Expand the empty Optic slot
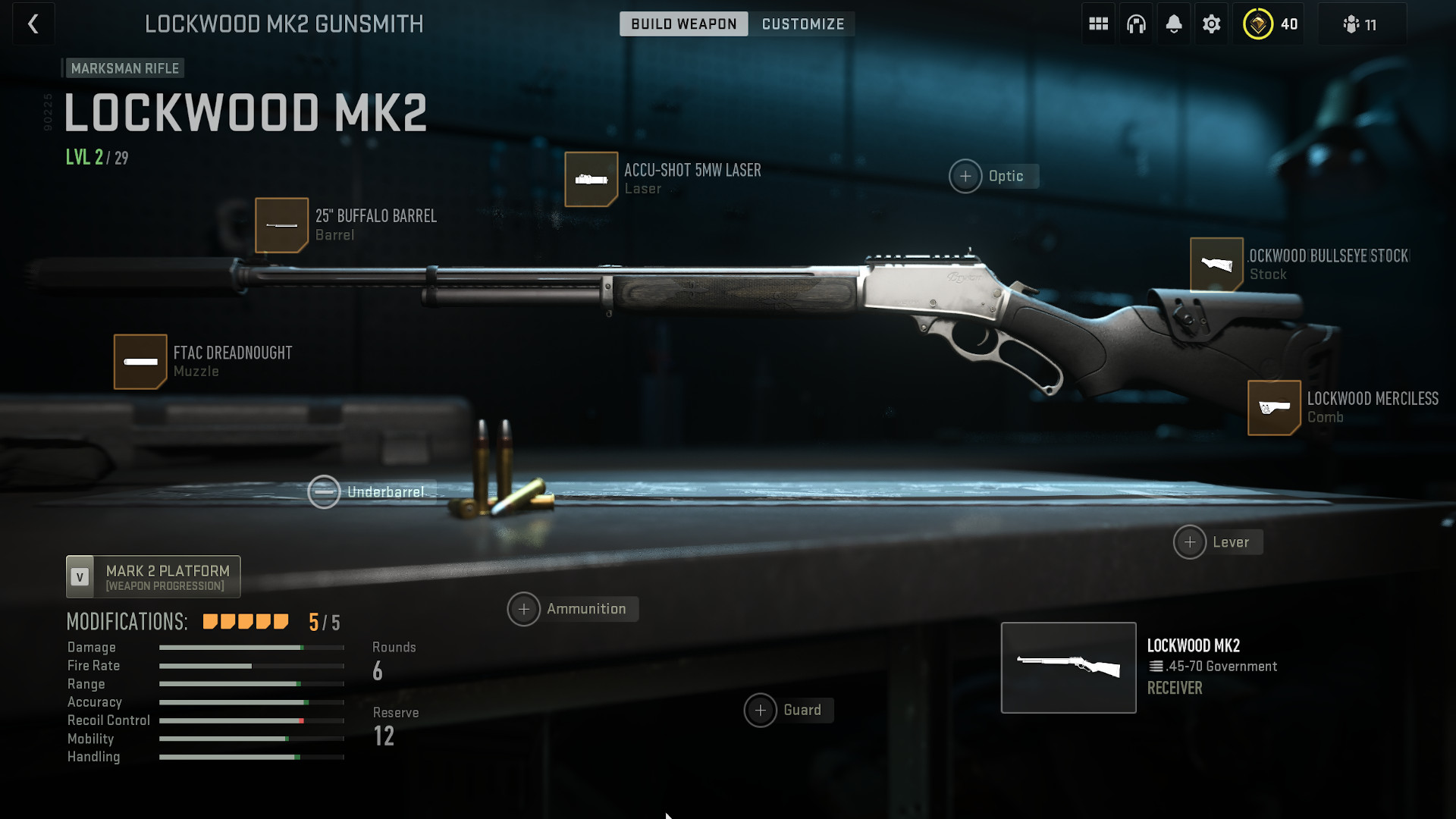The image size is (1456, 819). tap(965, 176)
